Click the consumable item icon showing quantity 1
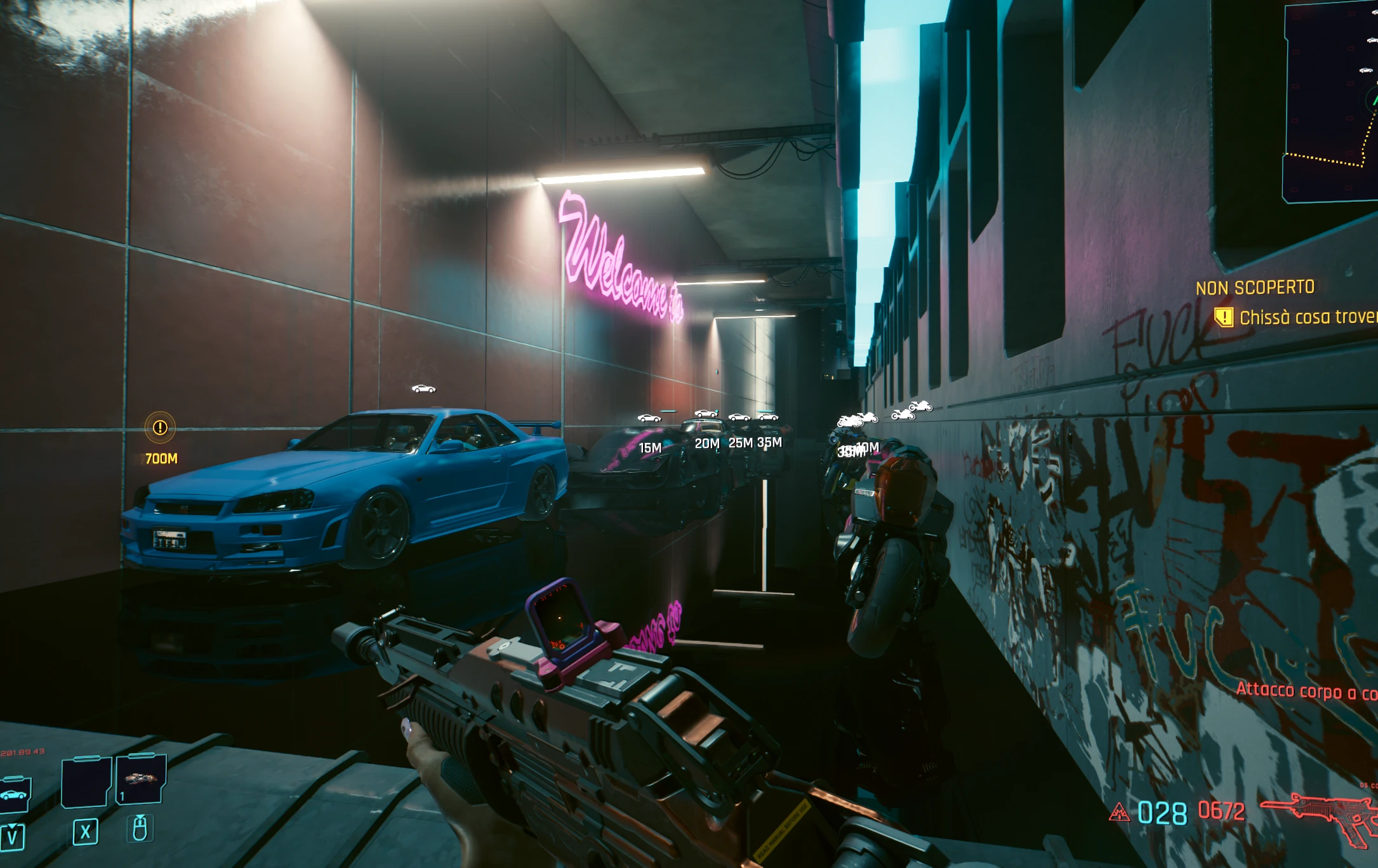Screen dimensions: 1378x868 [x=140, y=782]
